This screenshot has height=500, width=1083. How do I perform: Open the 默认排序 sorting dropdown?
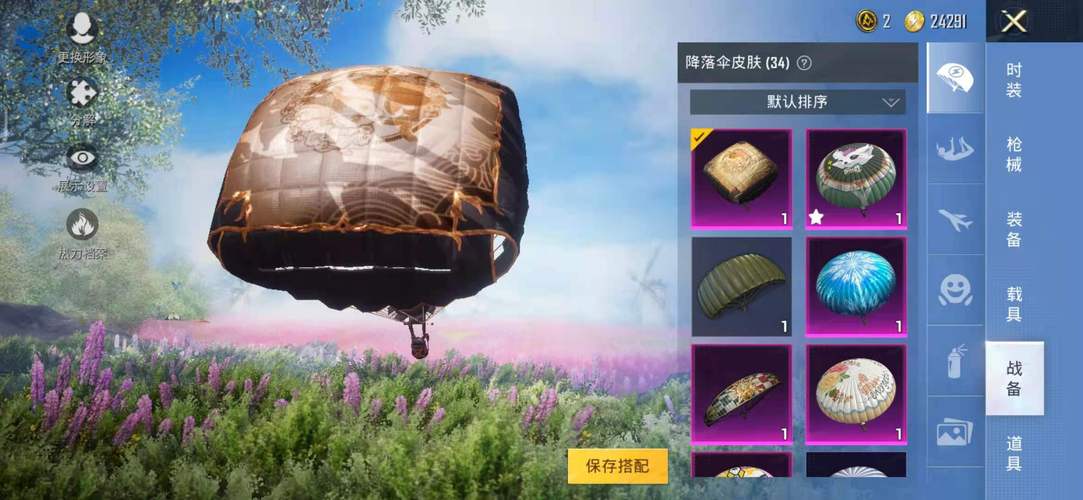797,102
